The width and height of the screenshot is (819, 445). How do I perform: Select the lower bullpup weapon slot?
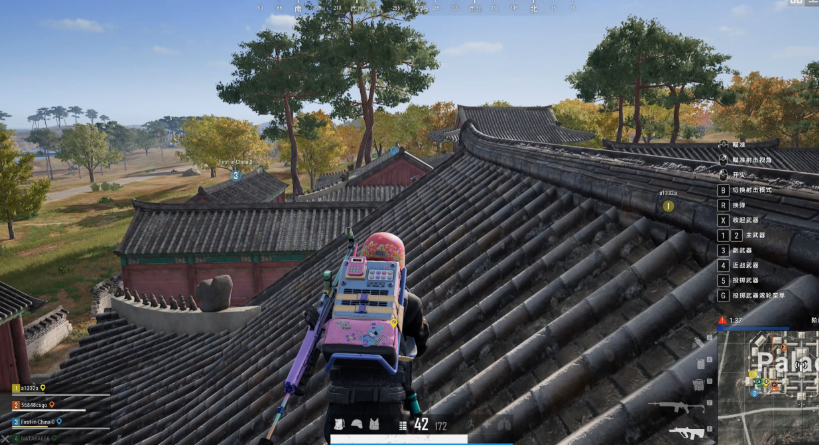686,432
